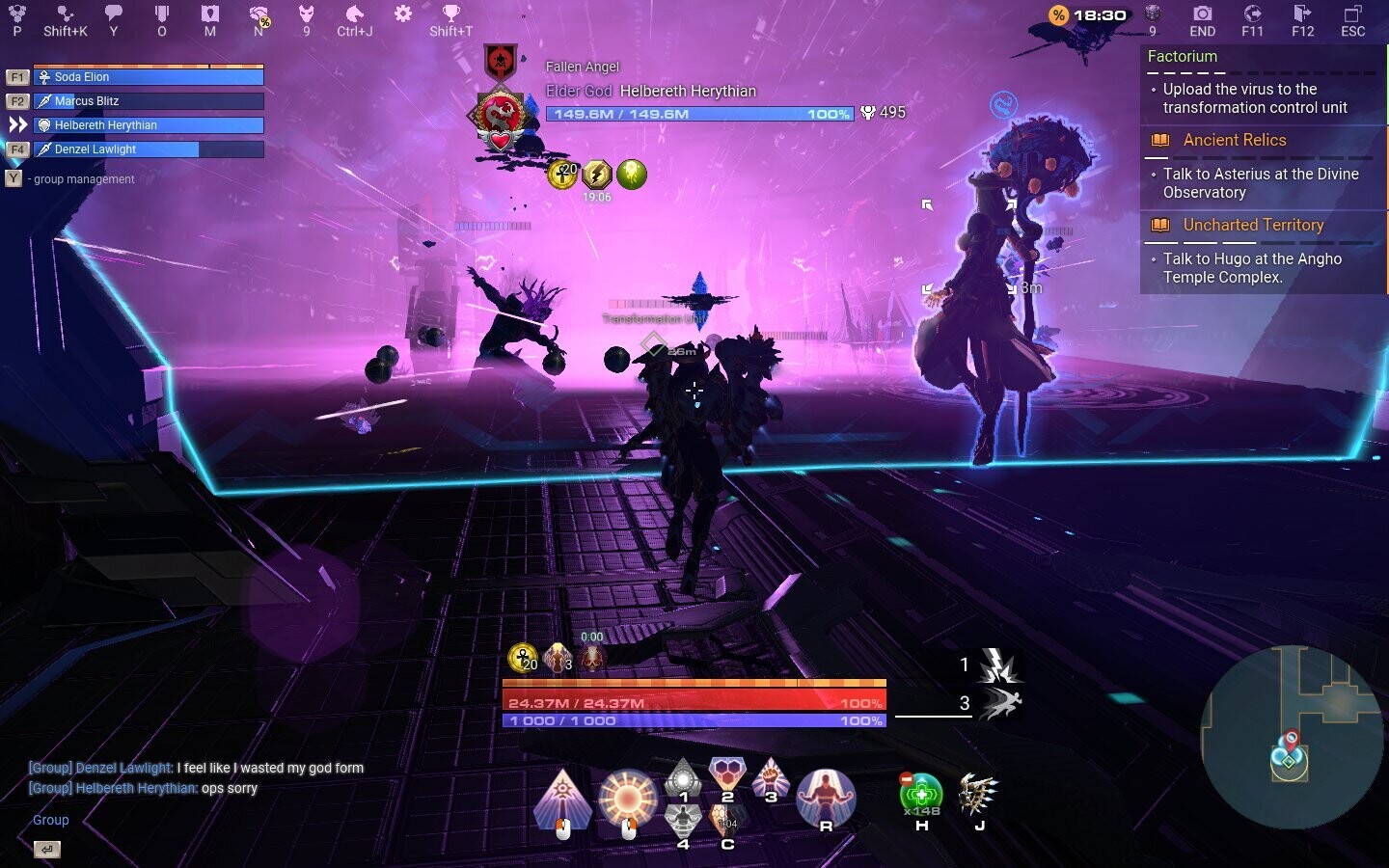This screenshot has height=868, width=1389.
Task: Toggle the double-arrow party frame indicator
Action: click(x=15, y=123)
